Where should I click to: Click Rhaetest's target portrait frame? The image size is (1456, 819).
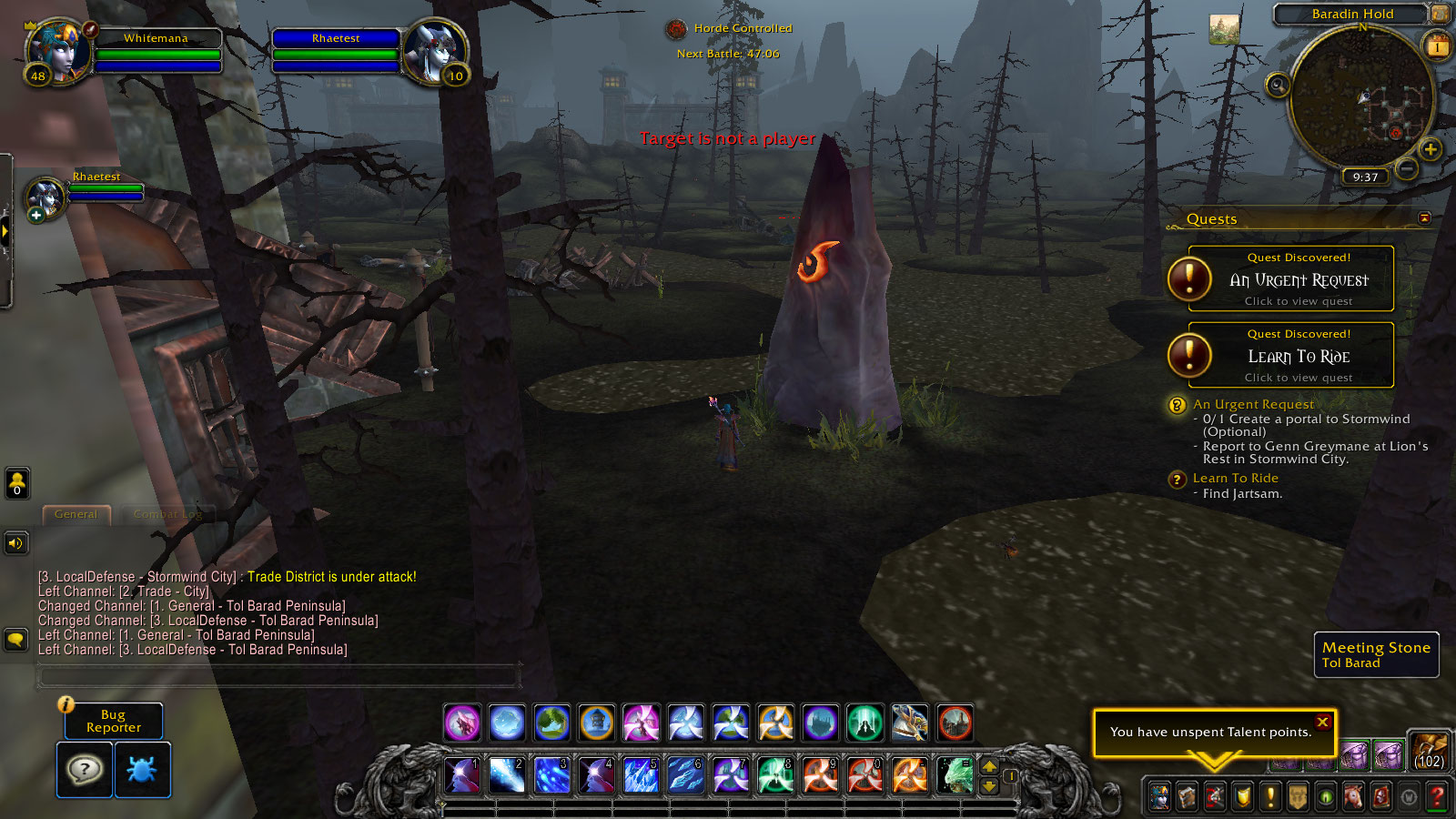pyautogui.click(x=434, y=50)
